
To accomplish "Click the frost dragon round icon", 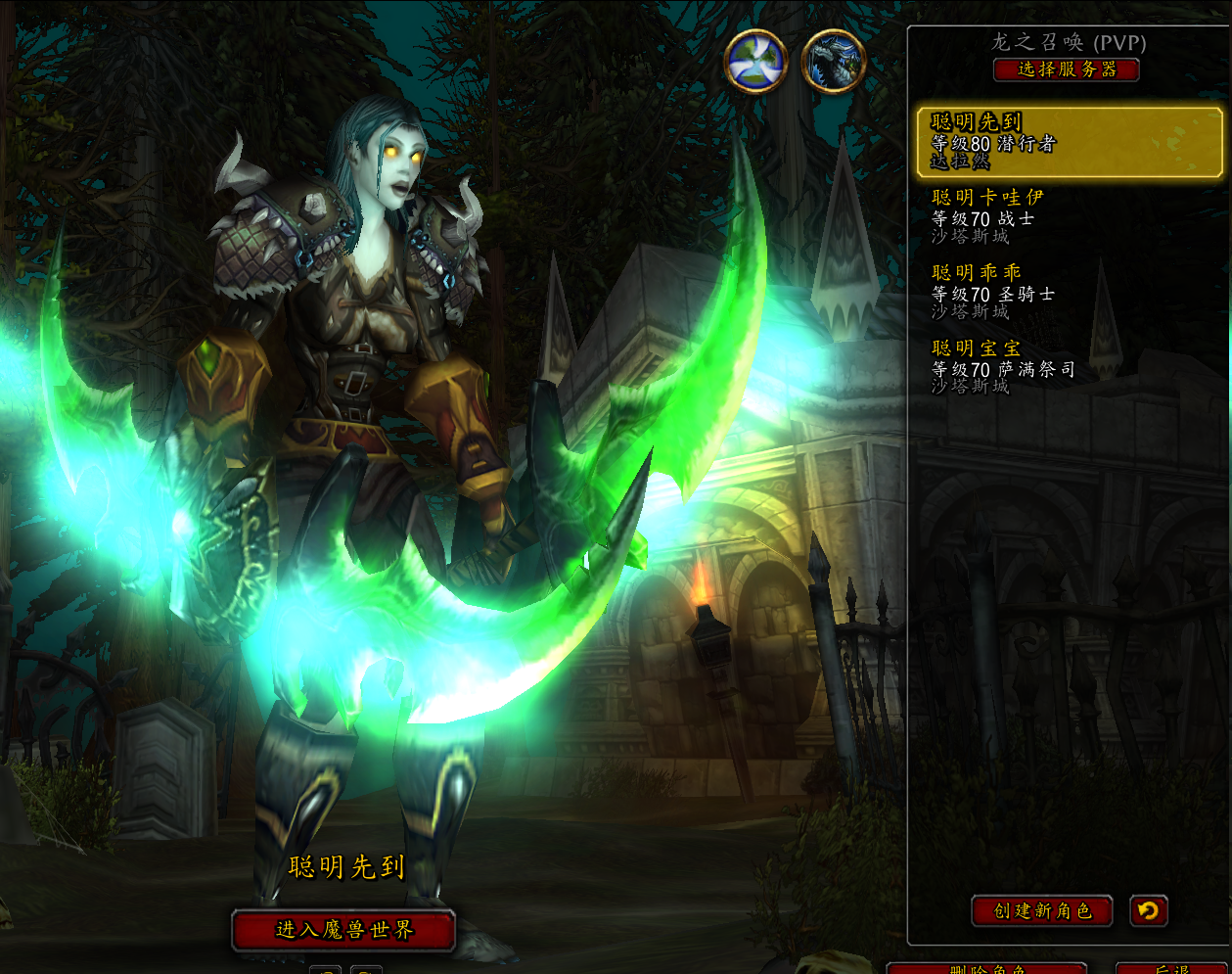I will (834, 61).
